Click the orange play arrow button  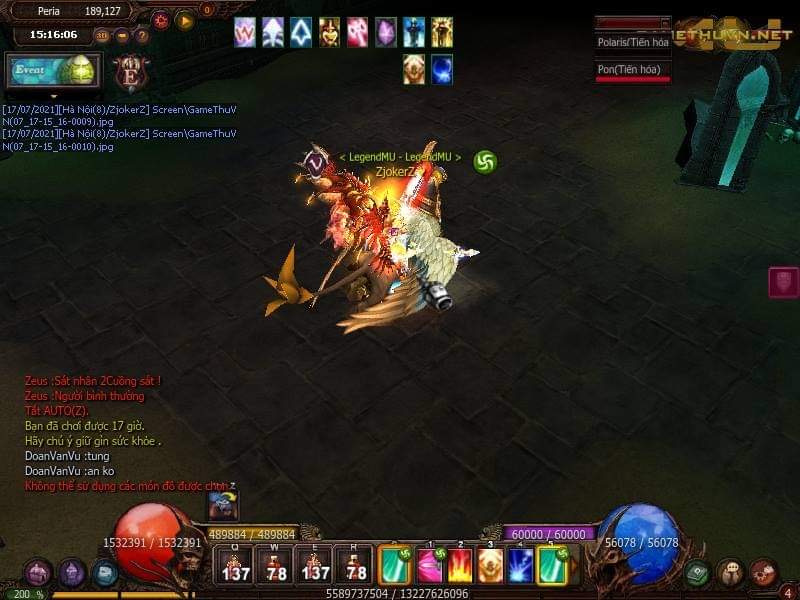[185, 20]
